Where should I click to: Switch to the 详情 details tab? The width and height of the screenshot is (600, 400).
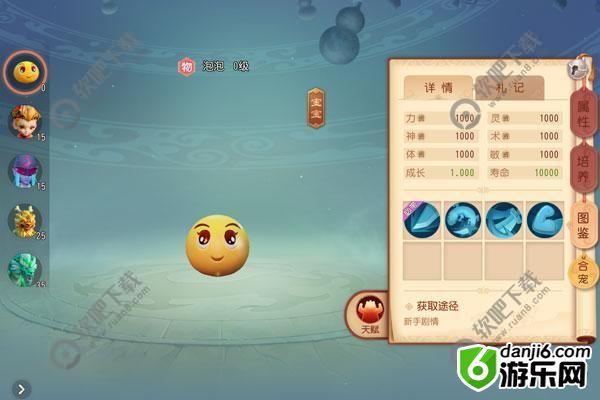pyautogui.click(x=433, y=89)
